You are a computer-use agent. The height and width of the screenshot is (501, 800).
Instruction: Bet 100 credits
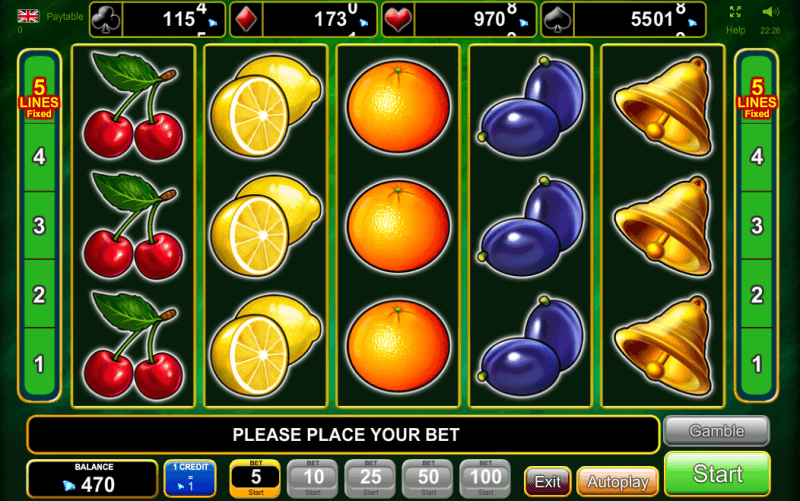485,479
